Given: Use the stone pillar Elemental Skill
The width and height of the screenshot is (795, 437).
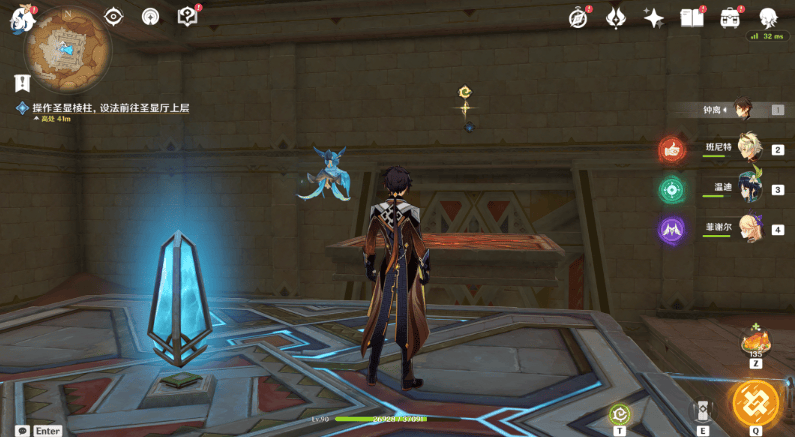Looking at the screenshot, I should pos(702,411).
